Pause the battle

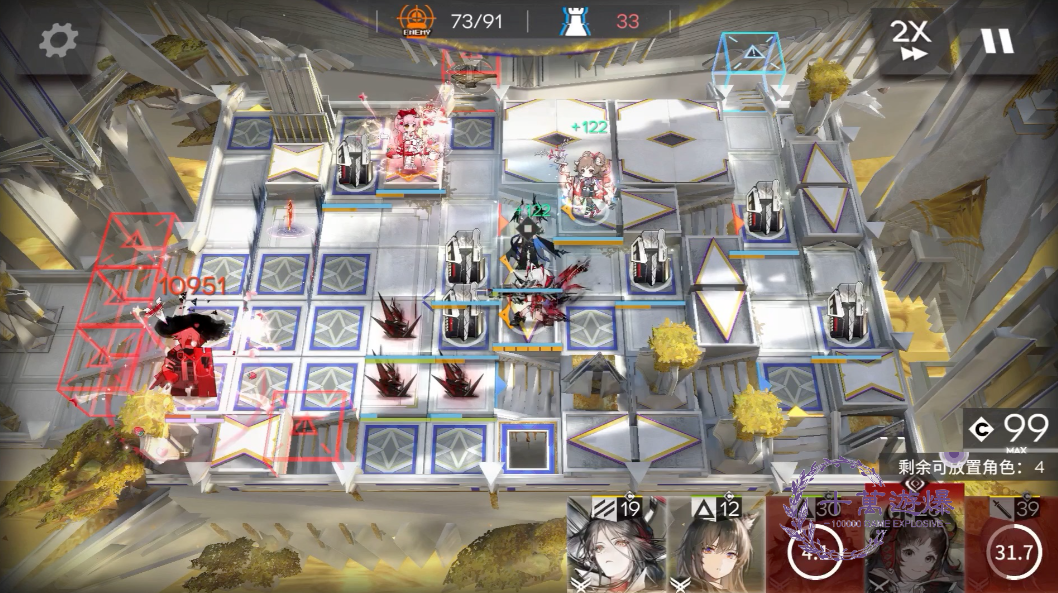(996, 41)
